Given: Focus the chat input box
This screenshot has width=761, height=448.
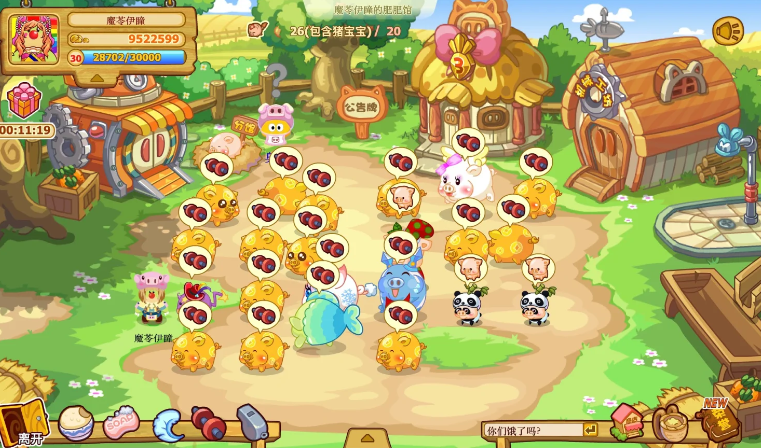Looking at the screenshot, I should [x=533, y=430].
